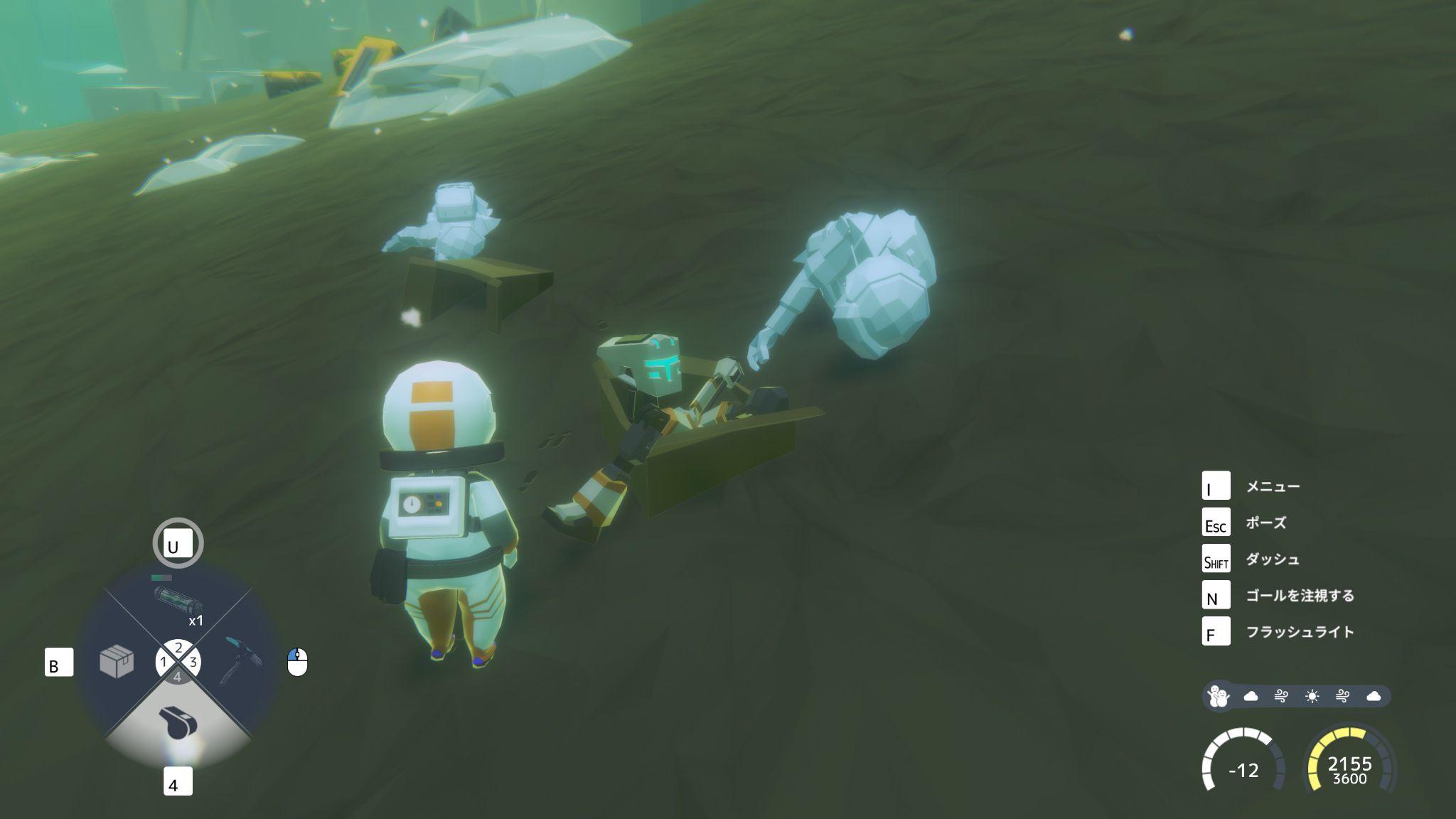Choose the cardboard box slot
1456x819 pixels.
click(117, 662)
